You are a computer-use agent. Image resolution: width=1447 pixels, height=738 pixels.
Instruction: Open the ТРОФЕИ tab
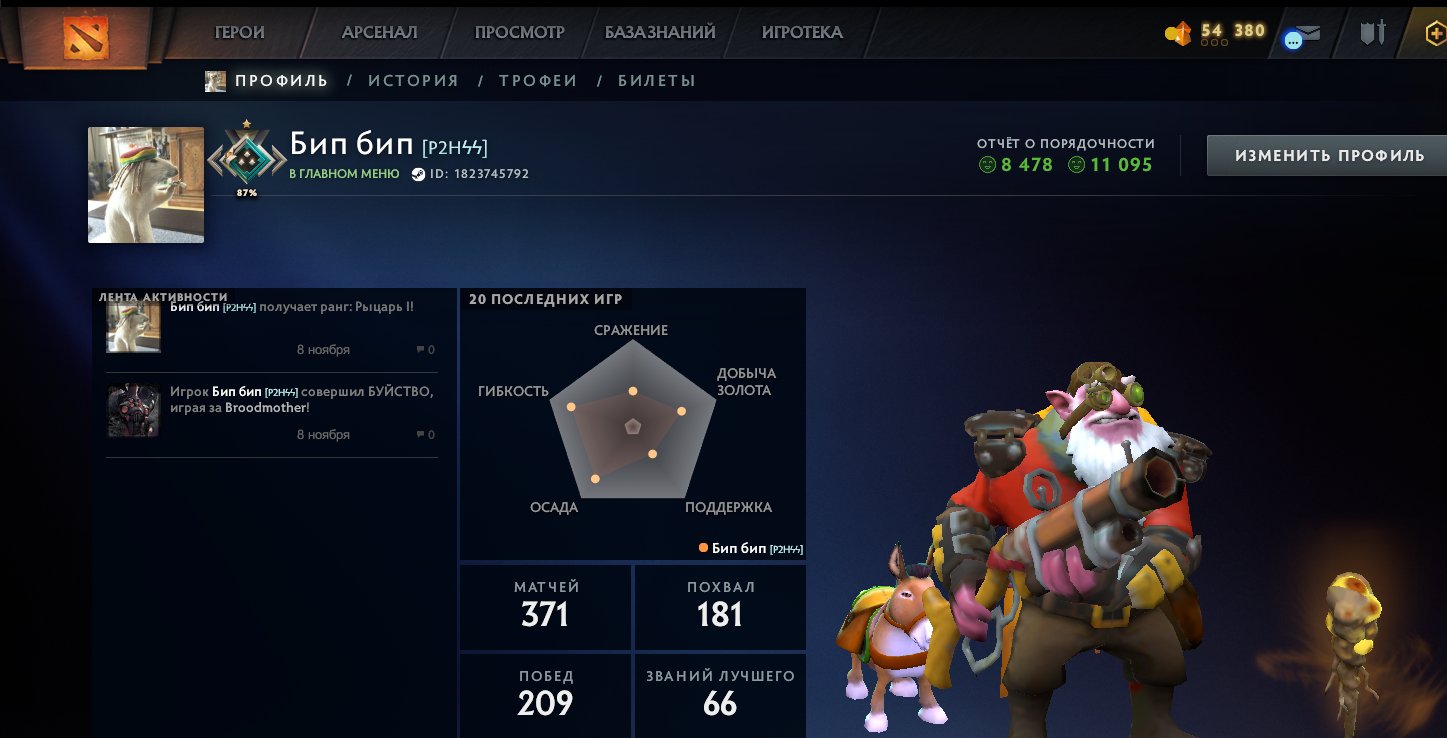(538, 80)
